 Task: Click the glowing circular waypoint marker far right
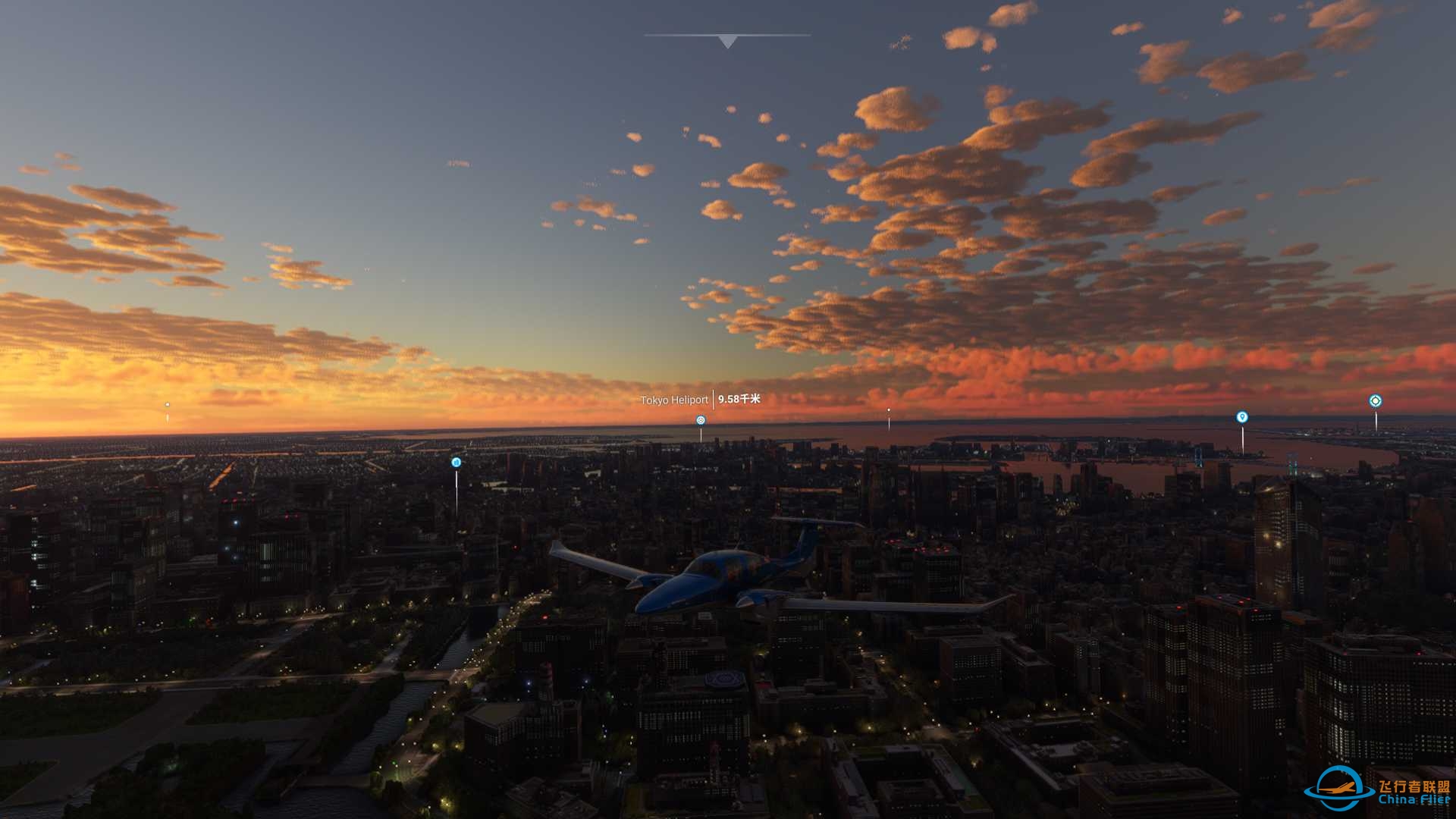point(1376,400)
